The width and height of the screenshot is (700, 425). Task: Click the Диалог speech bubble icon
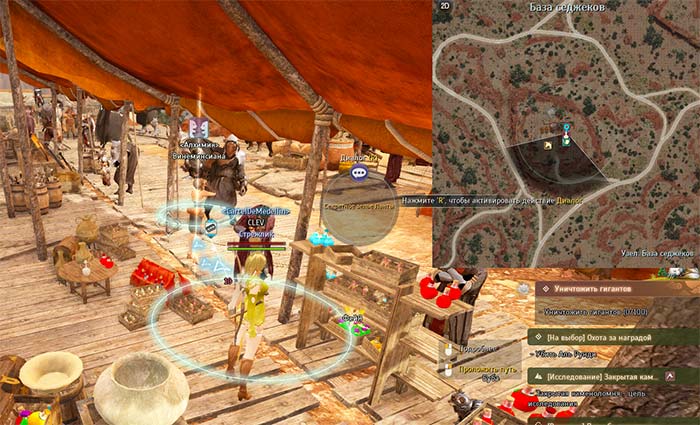(x=359, y=172)
